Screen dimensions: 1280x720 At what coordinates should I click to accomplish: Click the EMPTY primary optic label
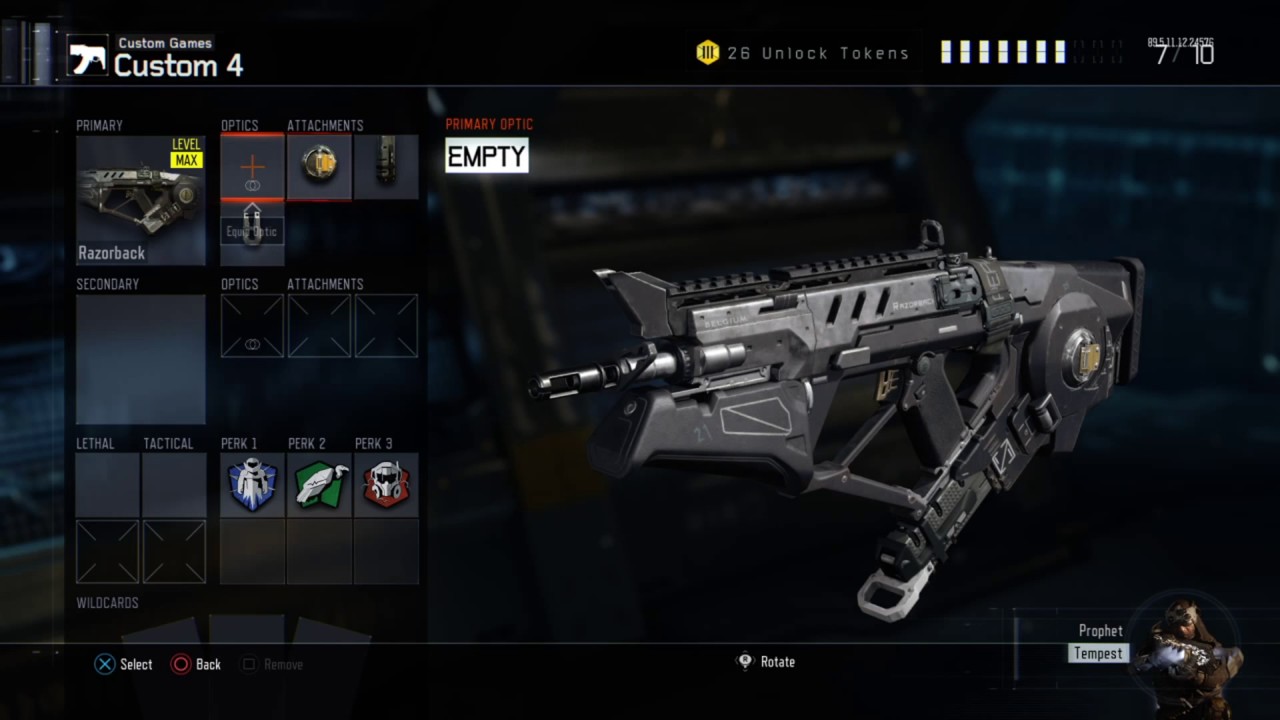coord(486,156)
